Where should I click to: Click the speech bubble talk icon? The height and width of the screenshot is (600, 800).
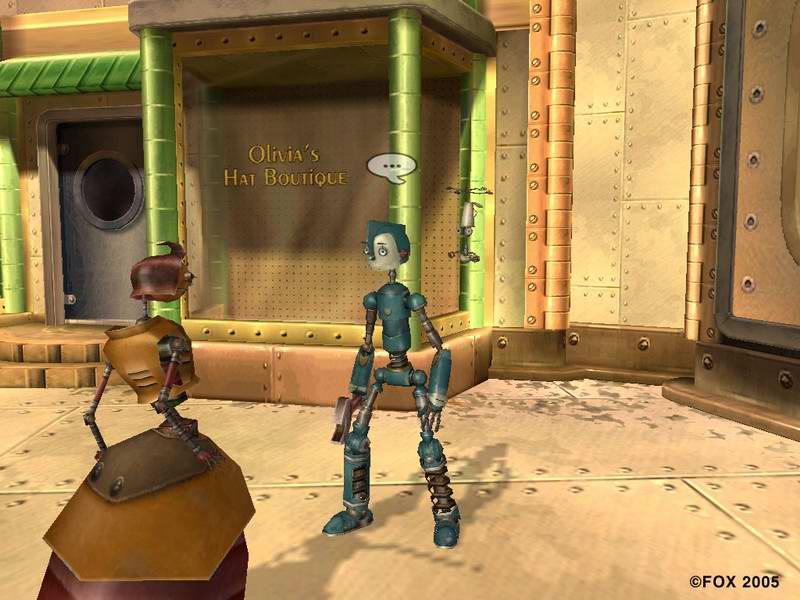point(391,166)
